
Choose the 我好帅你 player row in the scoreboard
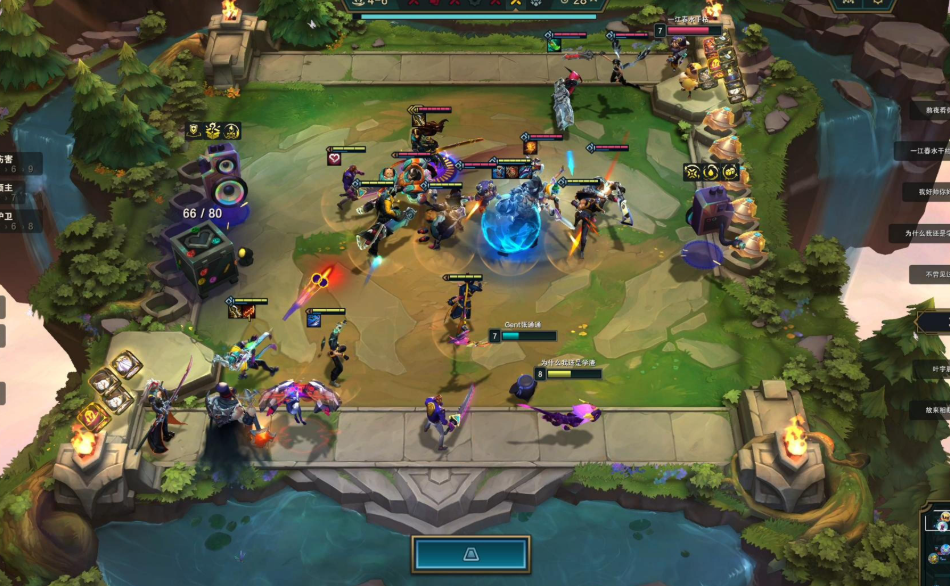(x=928, y=191)
